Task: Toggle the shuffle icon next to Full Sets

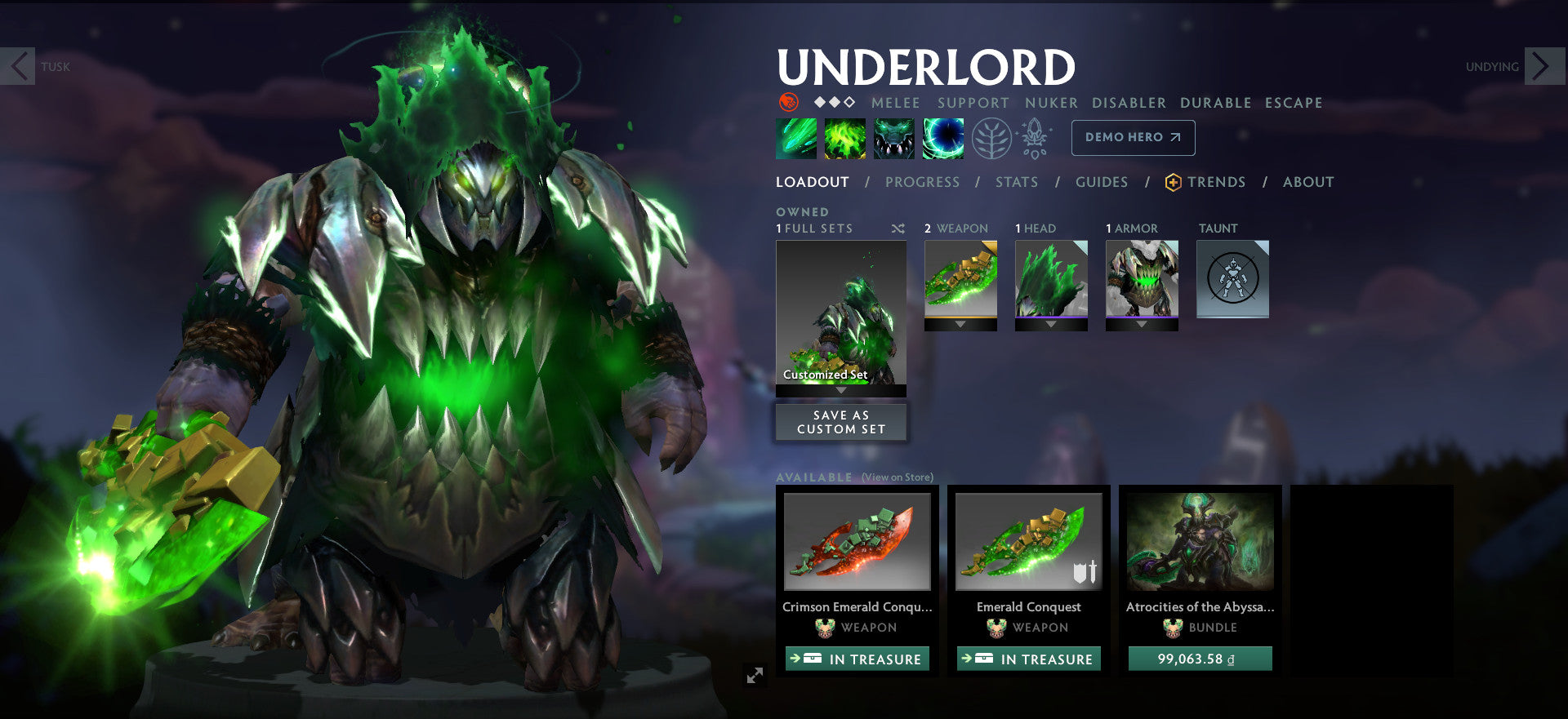Action: 898,229
